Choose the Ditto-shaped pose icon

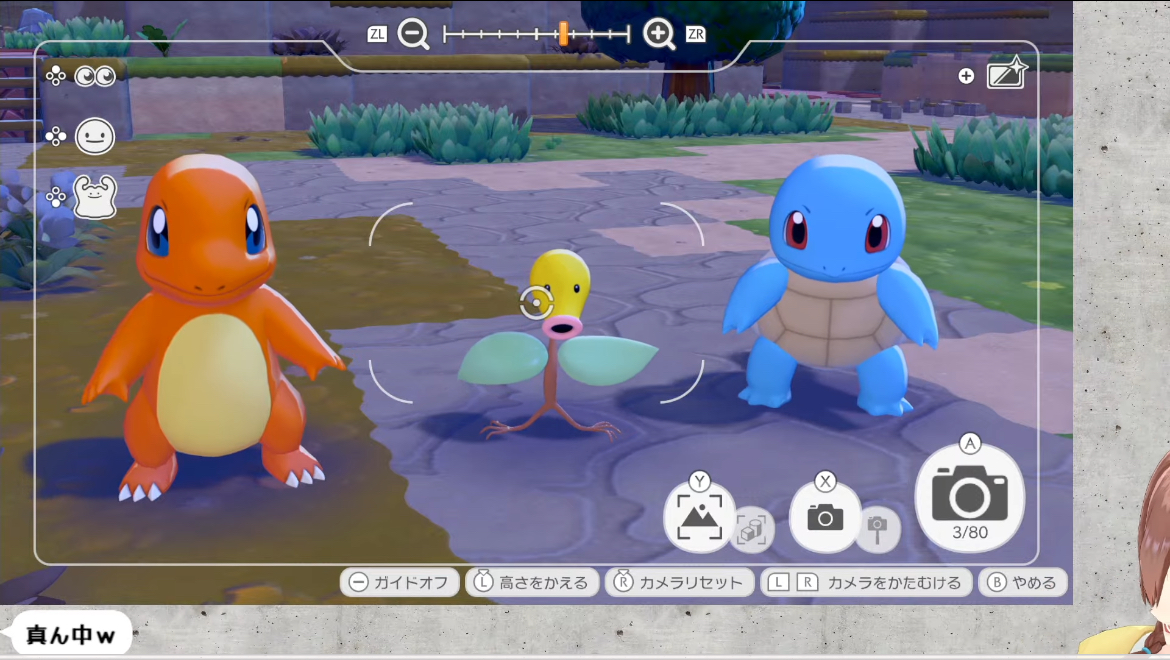click(x=95, y=196)
